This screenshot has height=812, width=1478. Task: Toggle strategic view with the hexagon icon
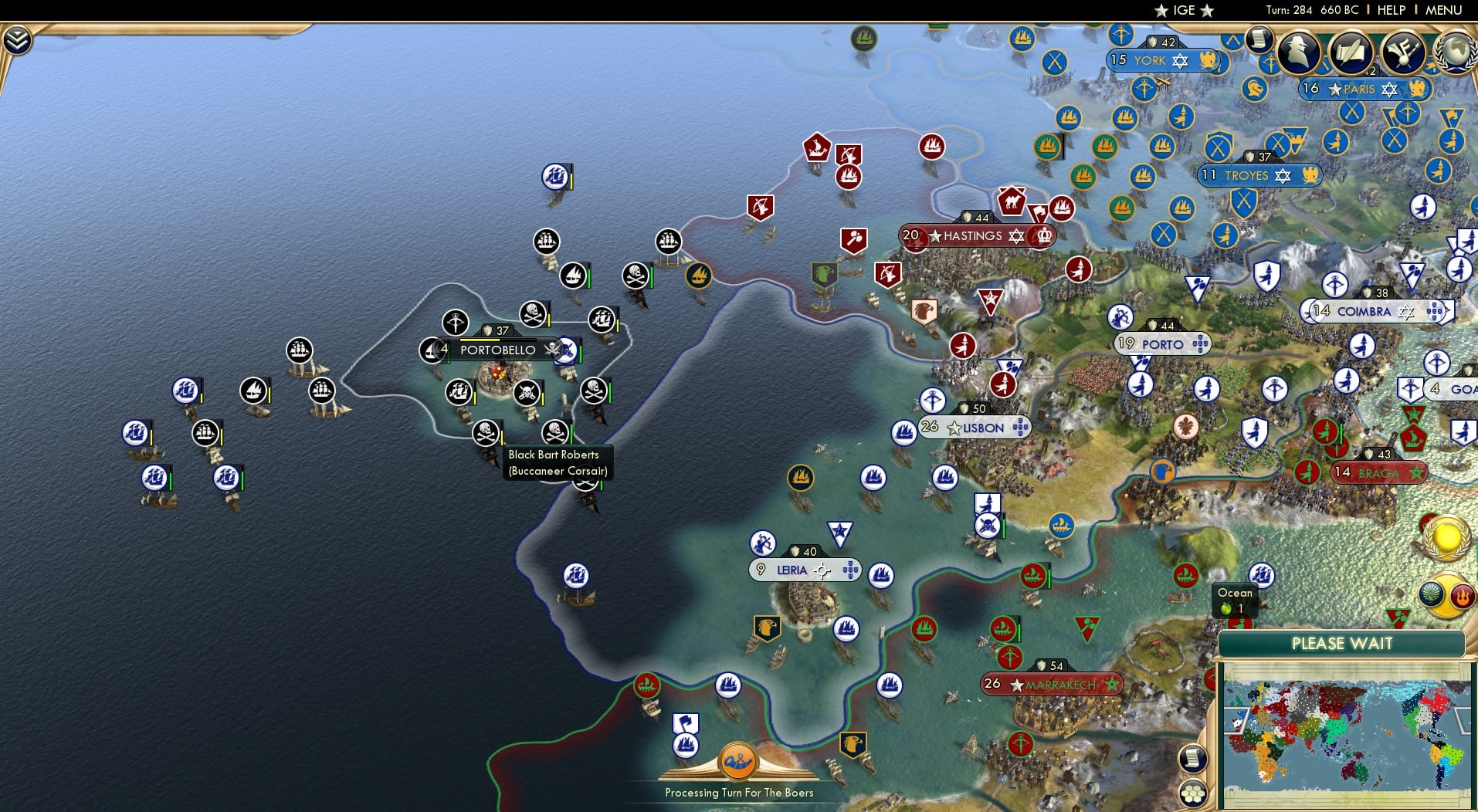point(1193,791)
